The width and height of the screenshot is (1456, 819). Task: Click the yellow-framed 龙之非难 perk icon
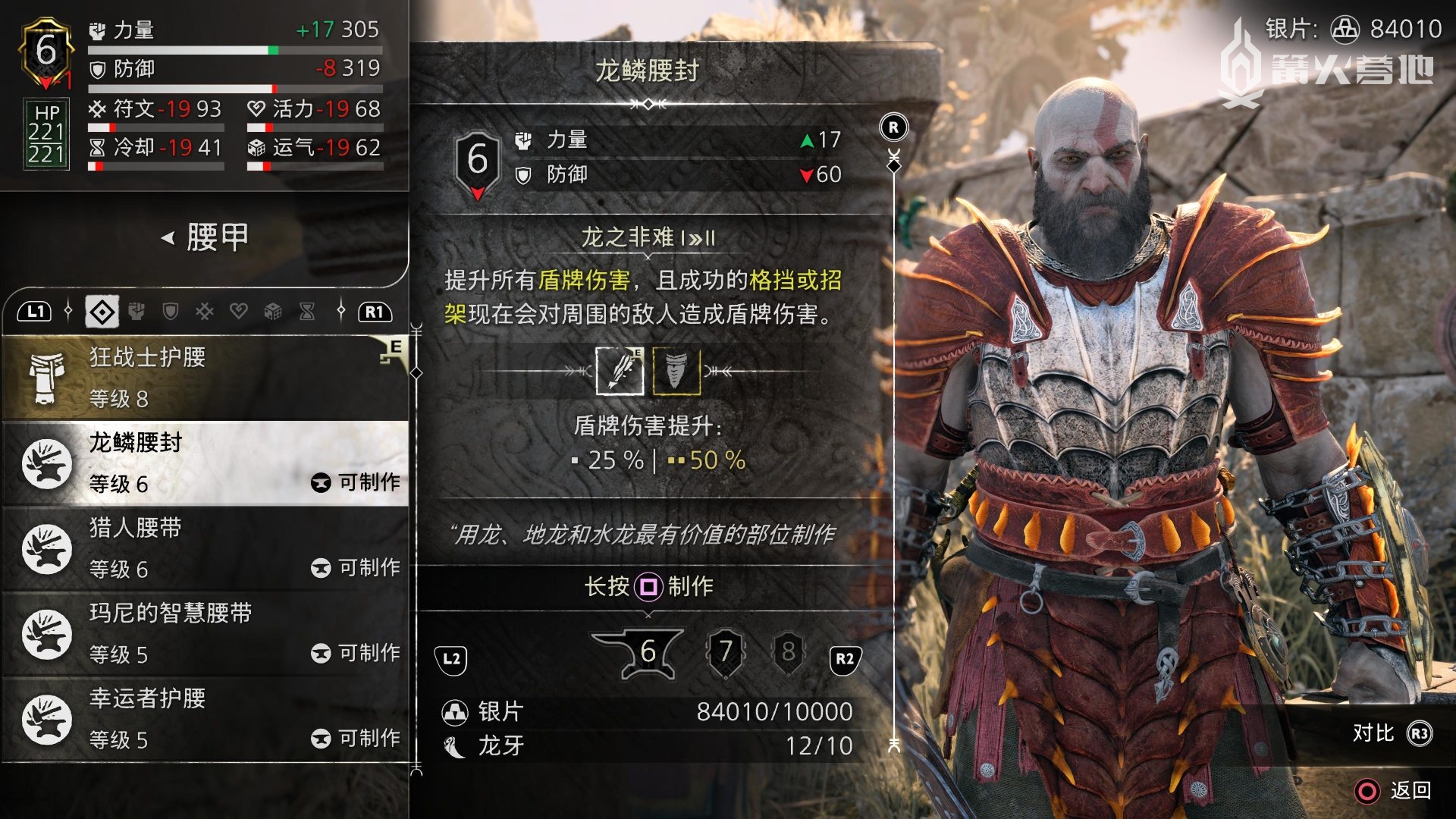point(676,371)
